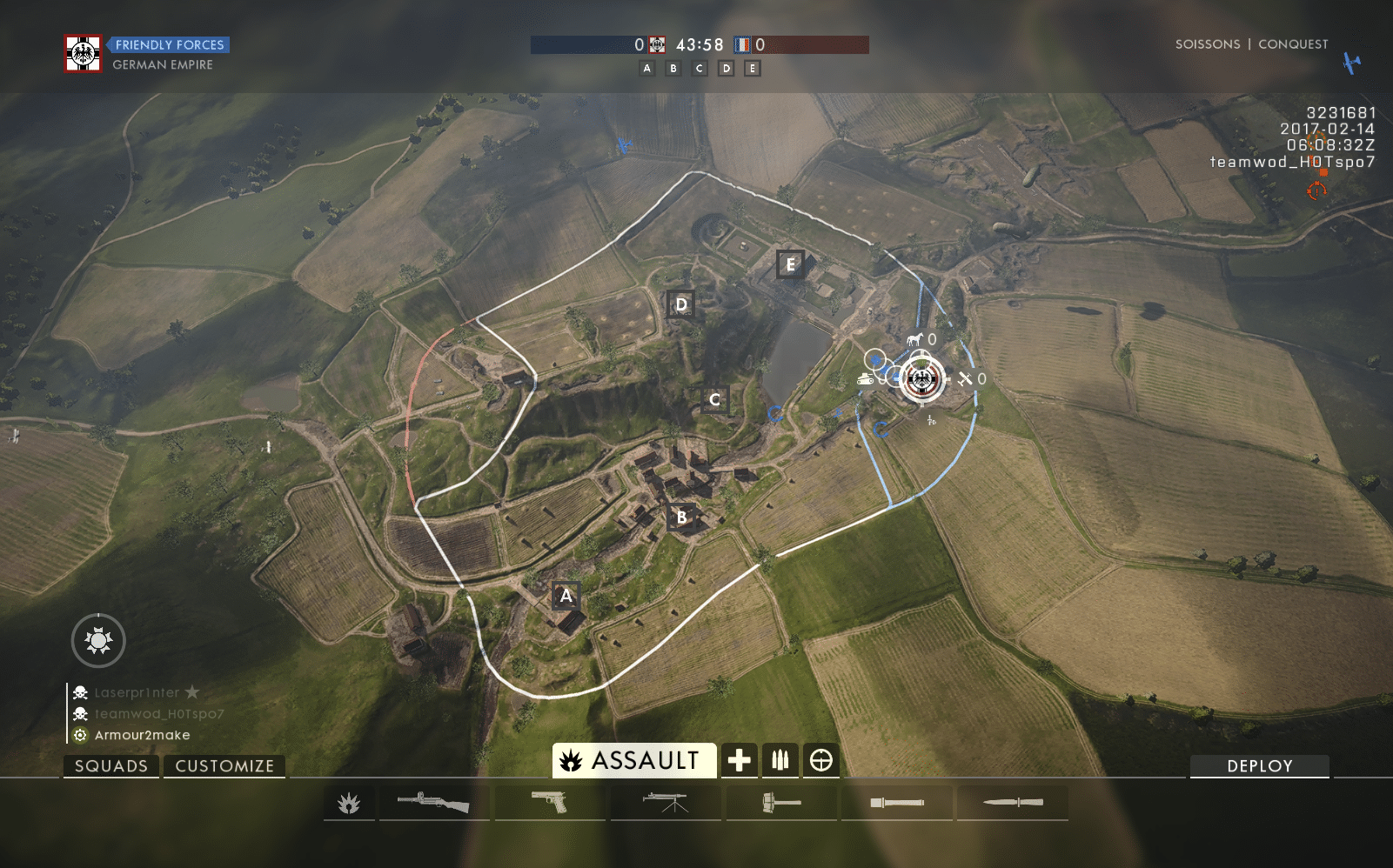Choose the tripod-mounted gun gadget slot

pos(666,803)
